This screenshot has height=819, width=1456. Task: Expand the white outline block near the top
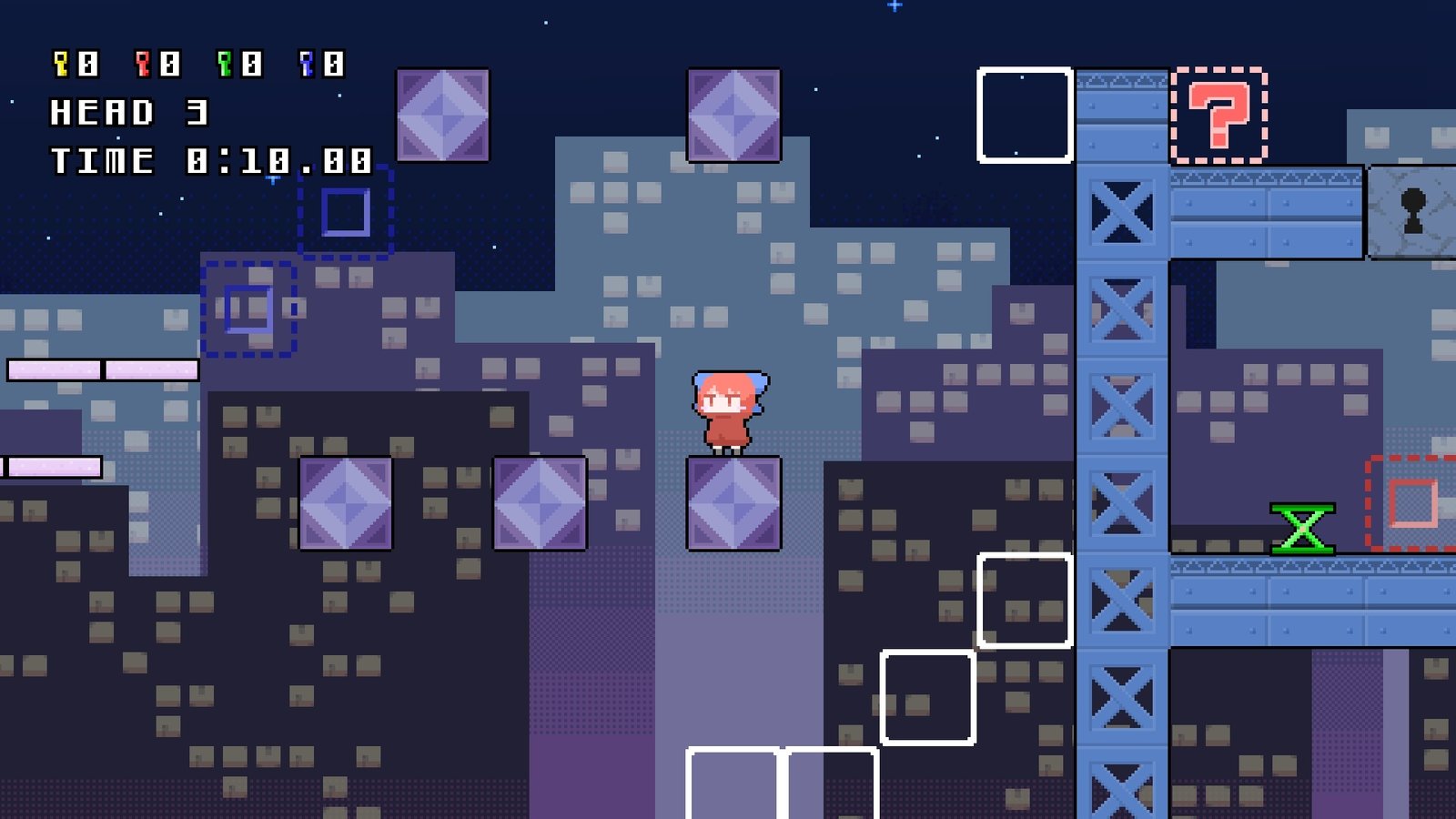(x=1024, y=114)
